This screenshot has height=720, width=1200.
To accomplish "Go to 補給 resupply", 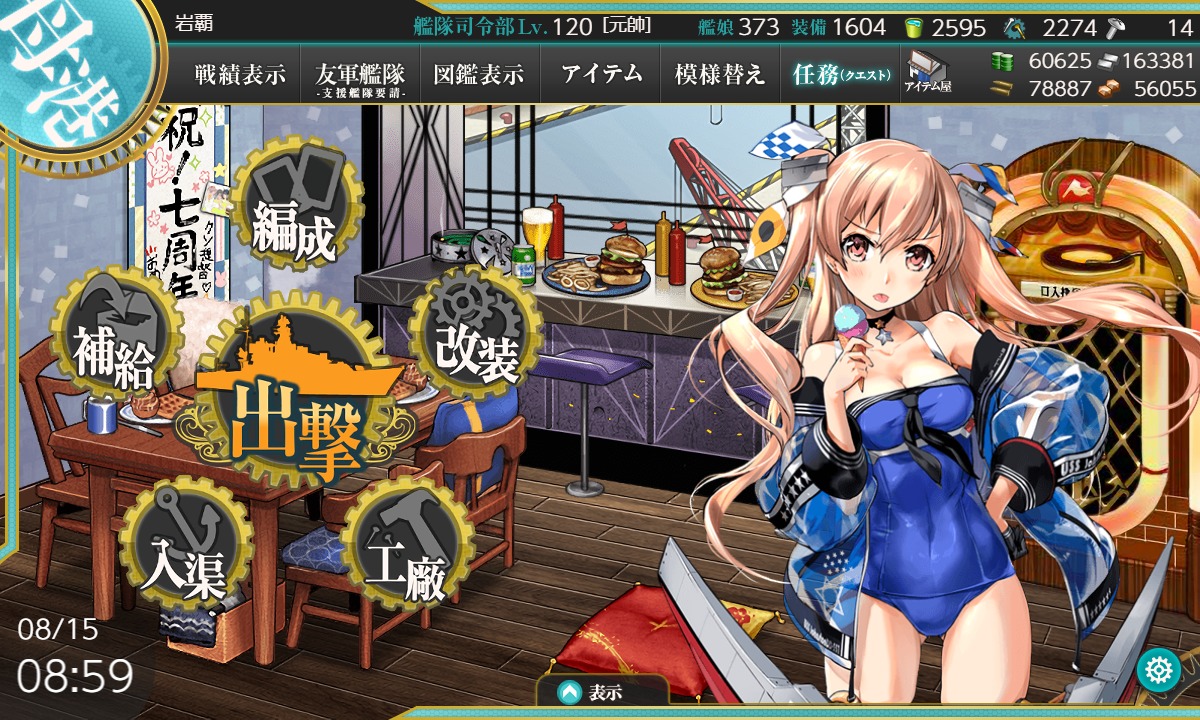I will coord(113,347).
